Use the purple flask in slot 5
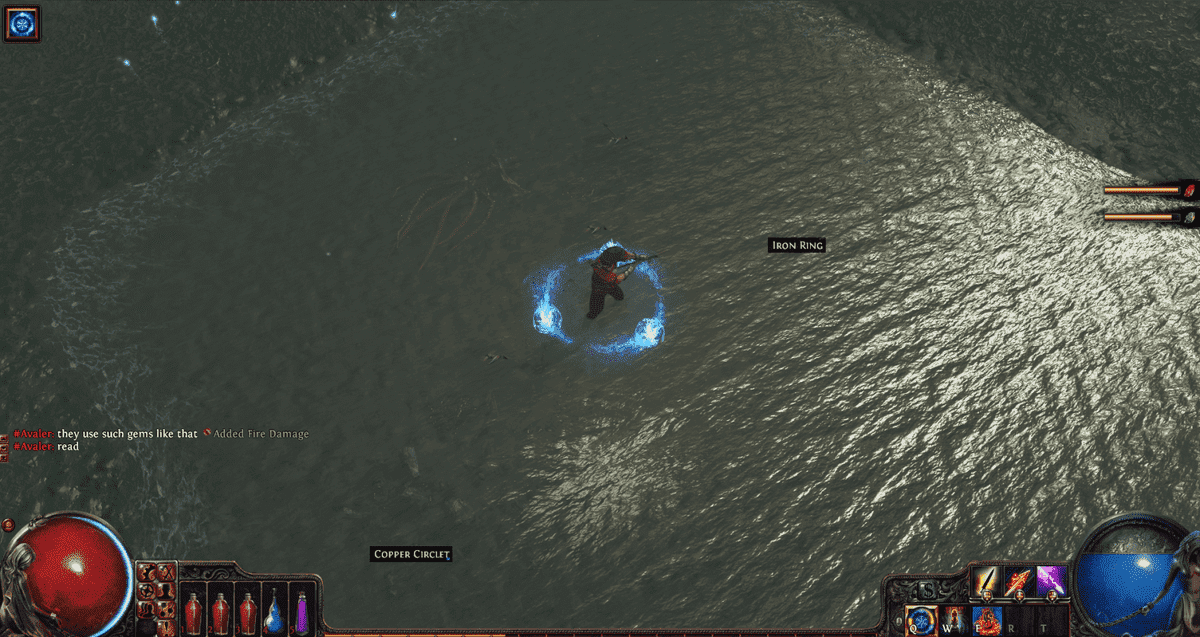This screenshot has width=1200, height=637. point(301,611)
